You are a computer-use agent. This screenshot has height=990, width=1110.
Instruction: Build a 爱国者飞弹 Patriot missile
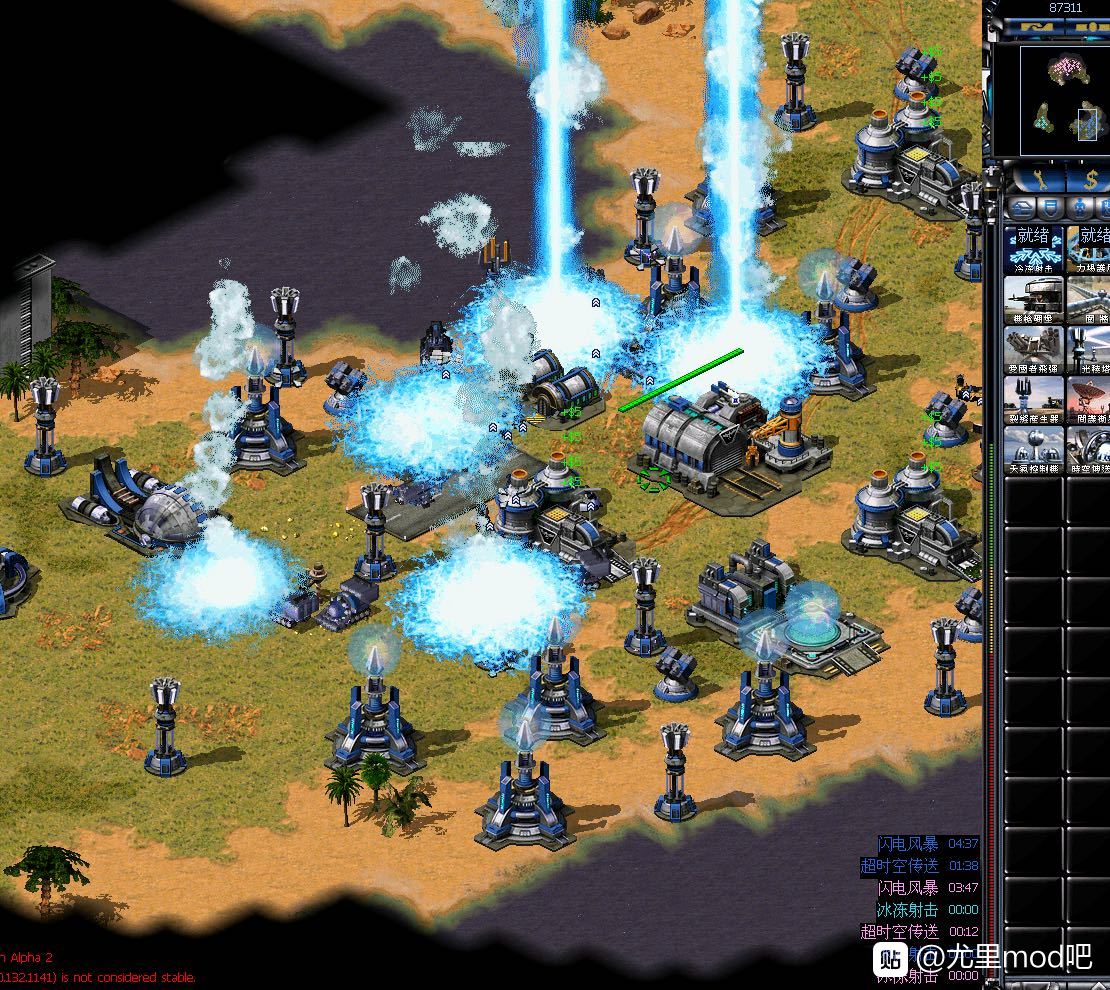point(1034,350)
